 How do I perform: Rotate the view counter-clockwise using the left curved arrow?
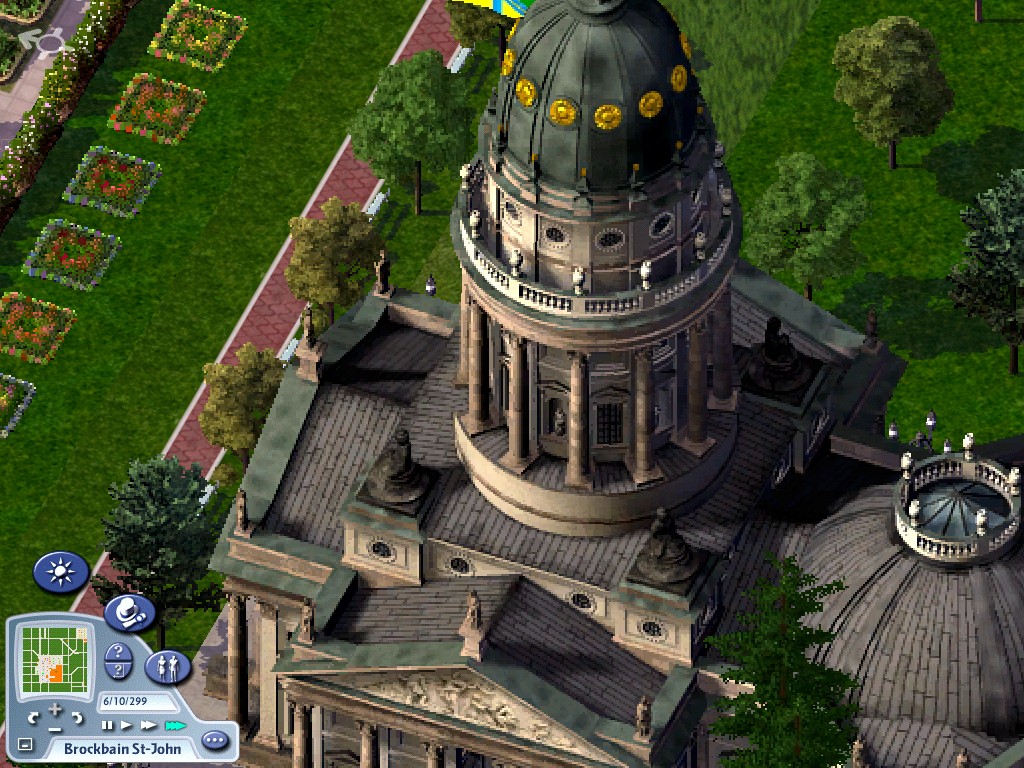[x=33, y=717]
